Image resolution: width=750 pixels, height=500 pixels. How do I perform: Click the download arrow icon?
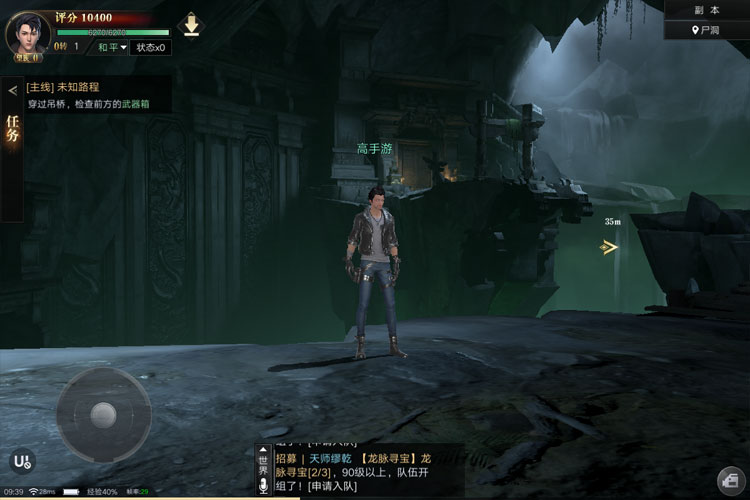pos(191,25)
